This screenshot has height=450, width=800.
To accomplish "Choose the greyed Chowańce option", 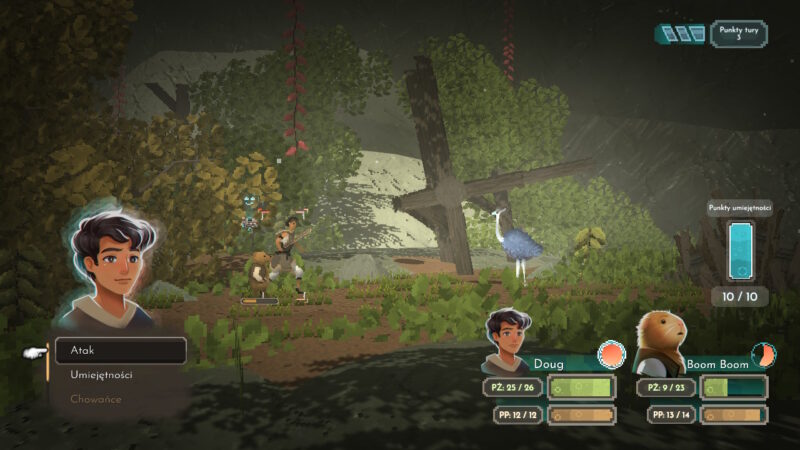I will [95, 399].
